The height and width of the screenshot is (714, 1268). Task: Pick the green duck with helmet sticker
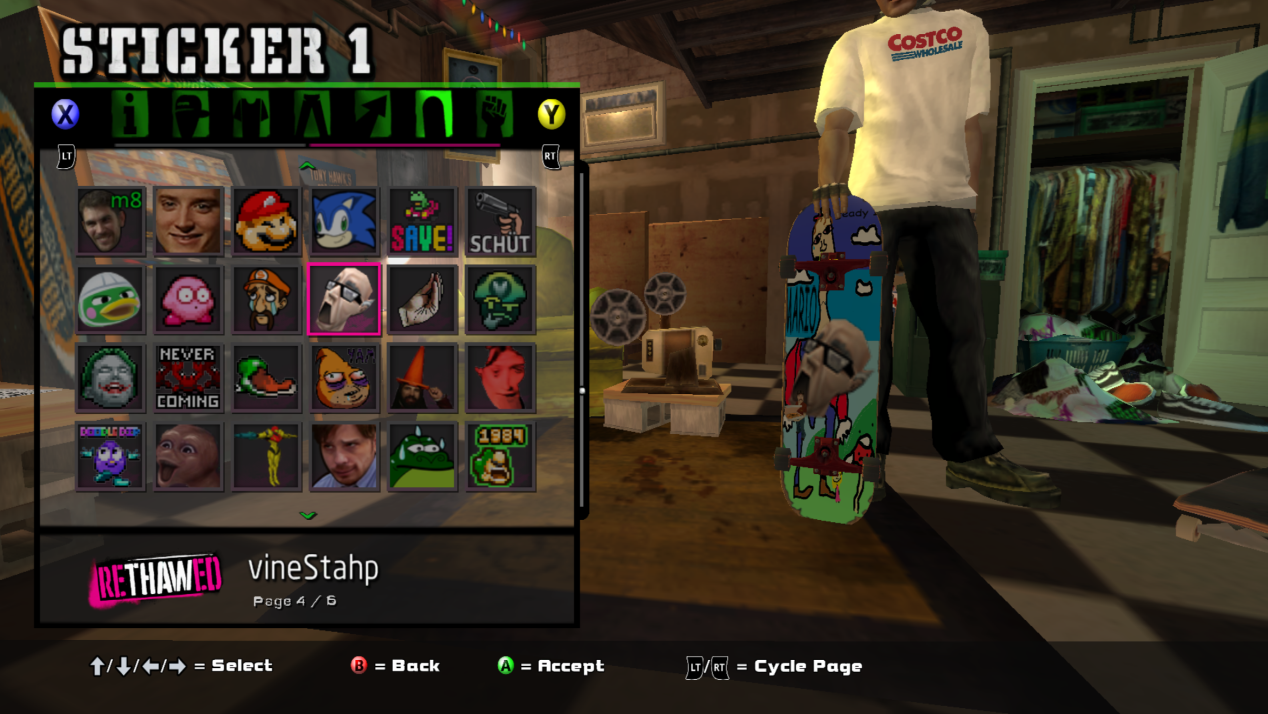[110, 299]
